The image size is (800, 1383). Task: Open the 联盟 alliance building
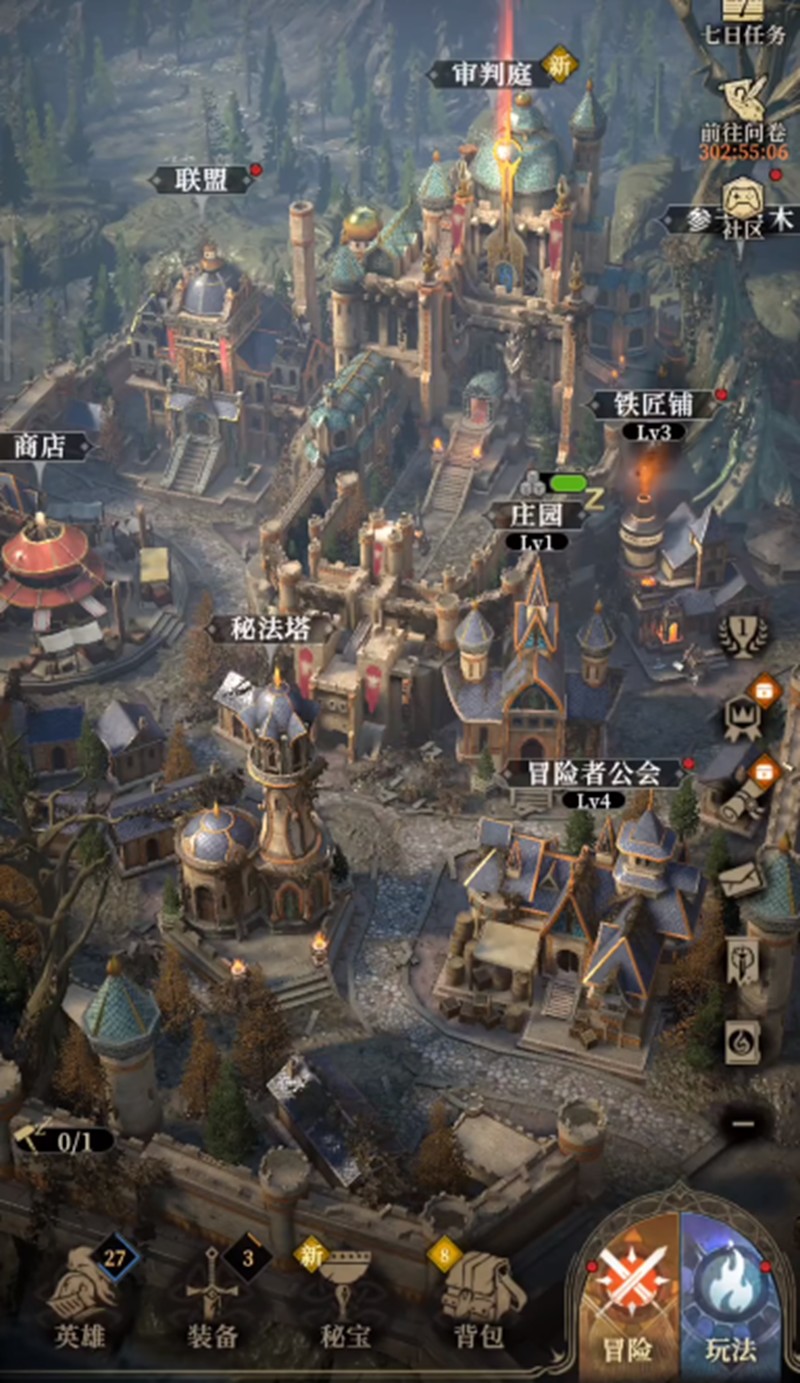tap(201, 180)
